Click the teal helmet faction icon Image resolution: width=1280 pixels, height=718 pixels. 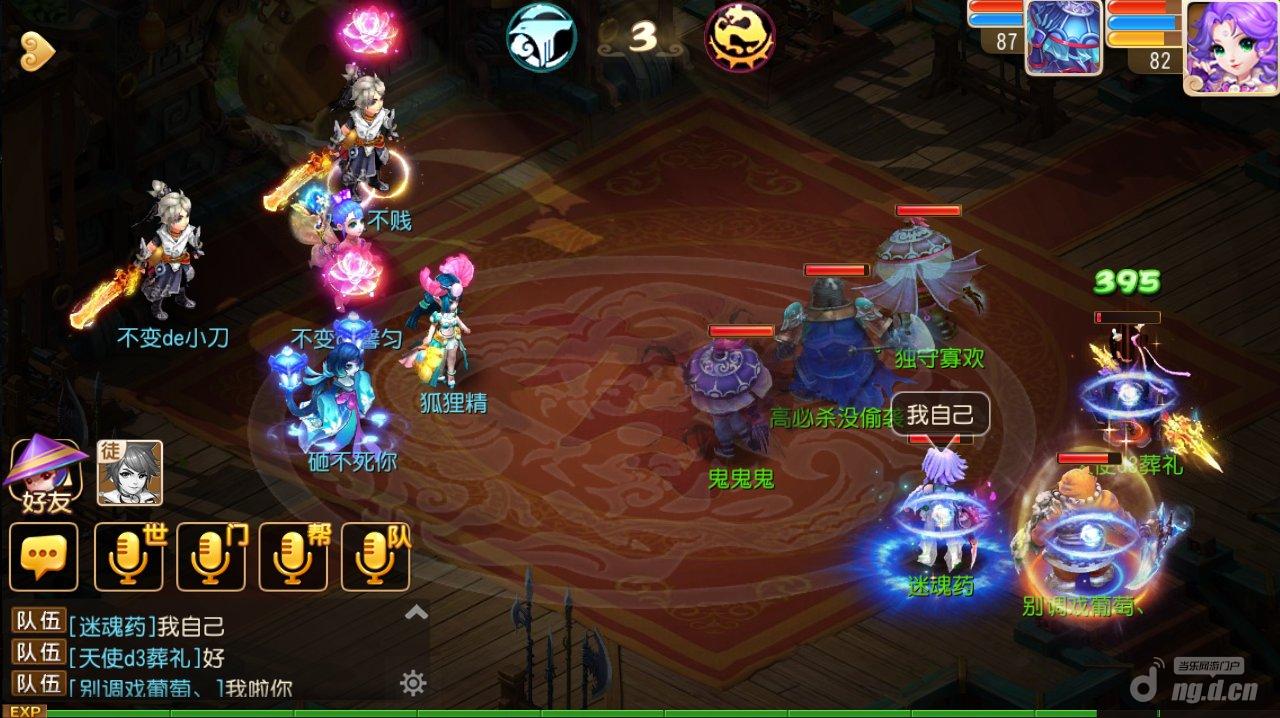click(x=541, y=37)
